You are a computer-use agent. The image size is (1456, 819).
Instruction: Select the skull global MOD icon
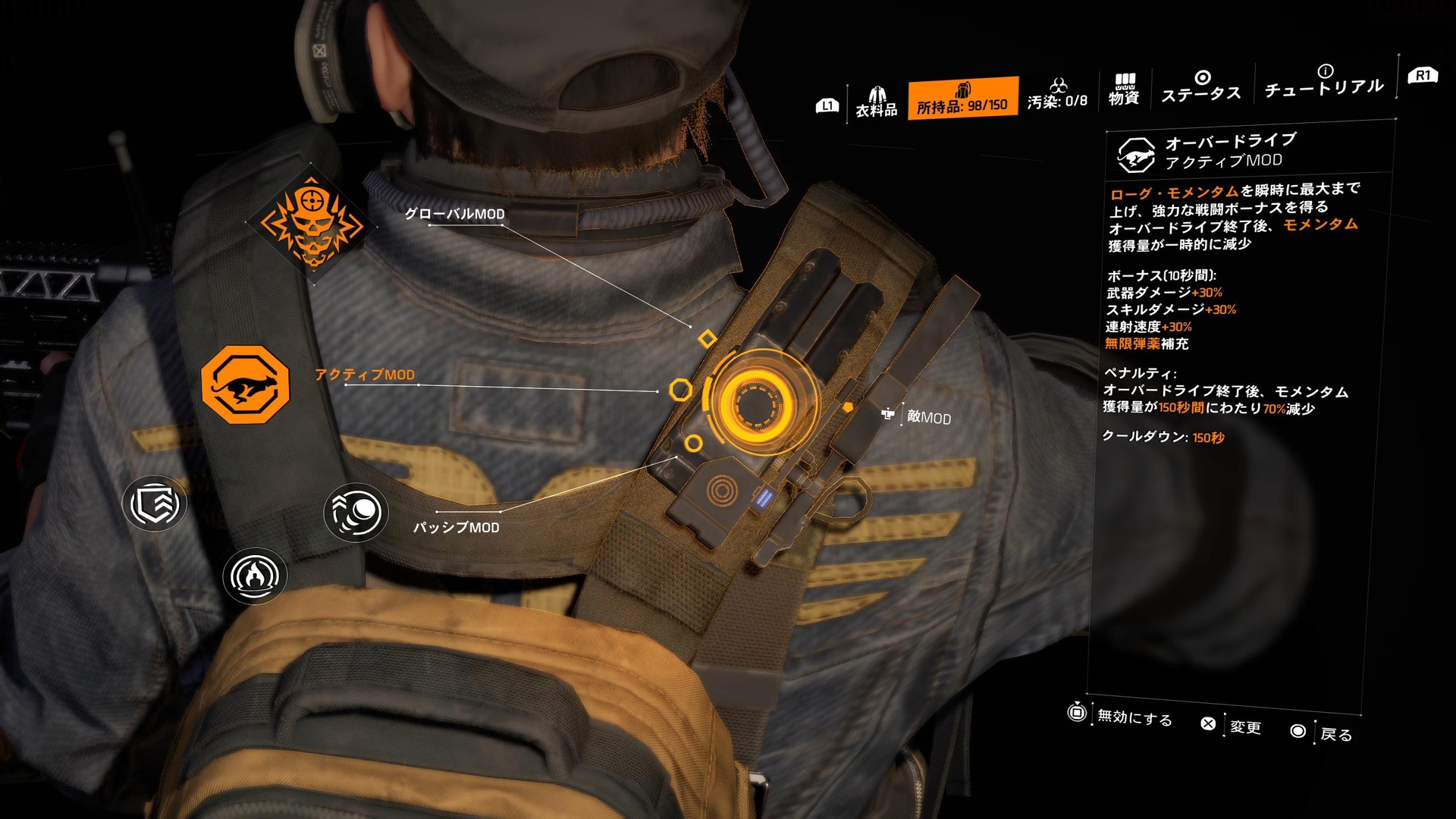[311, 224]
